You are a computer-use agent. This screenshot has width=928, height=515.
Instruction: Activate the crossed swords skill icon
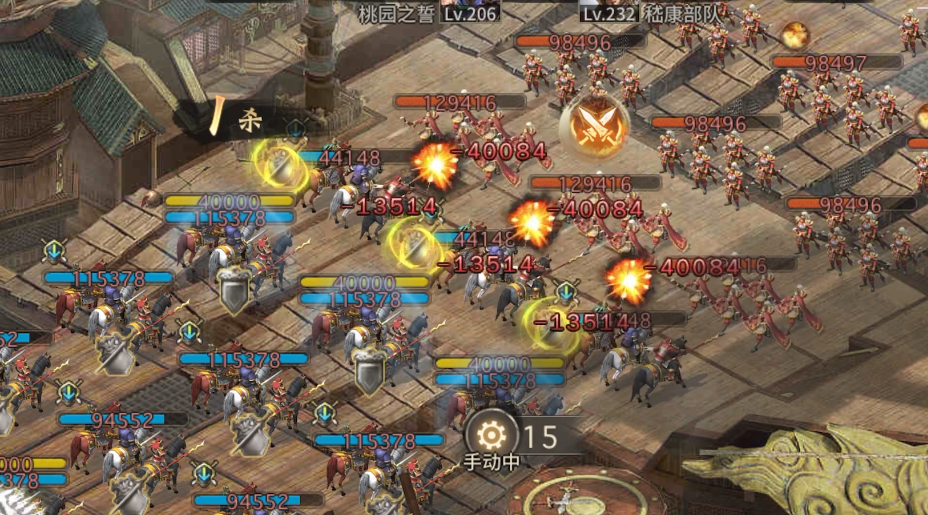coord(593,127)
